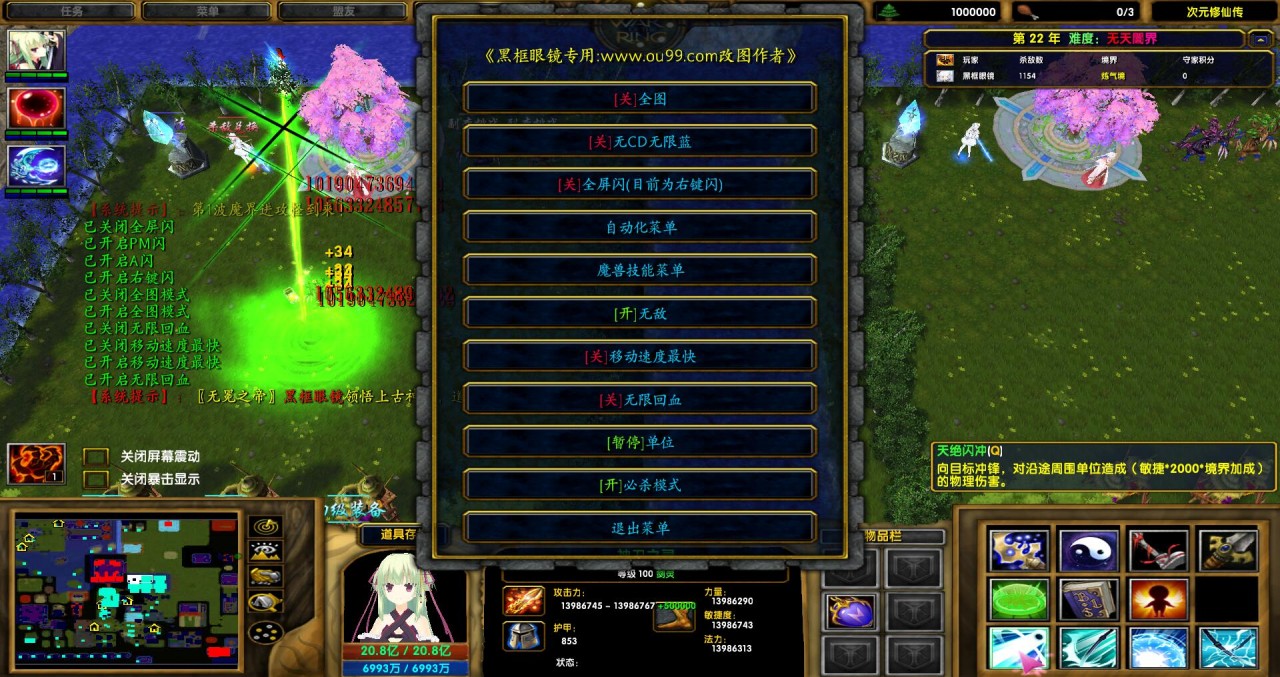This screenshot has width=1280, height=677.
Task: Activate the green circle ability icon
Action: tap(1018, 599)
